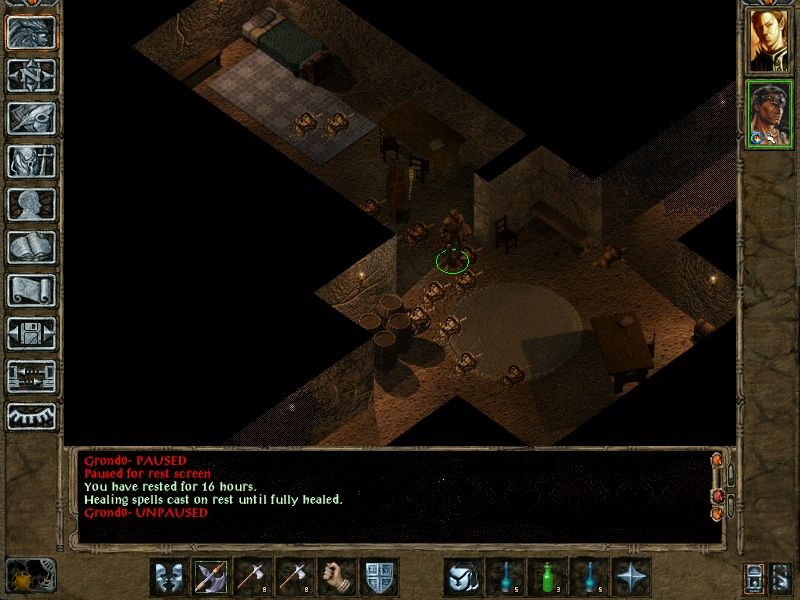Use the green potion quick item
Image resolution: width=800 pixels, height=600 pixels.
pos(547,576)
